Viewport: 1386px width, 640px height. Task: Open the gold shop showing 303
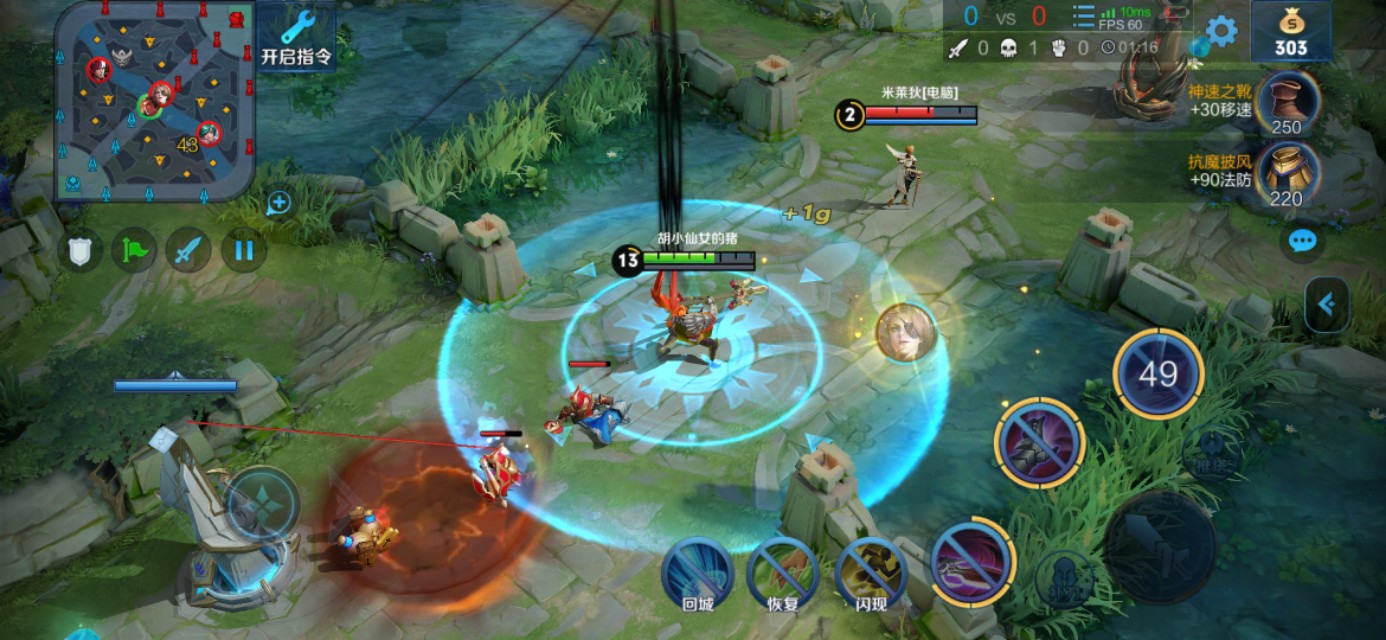1291,32
